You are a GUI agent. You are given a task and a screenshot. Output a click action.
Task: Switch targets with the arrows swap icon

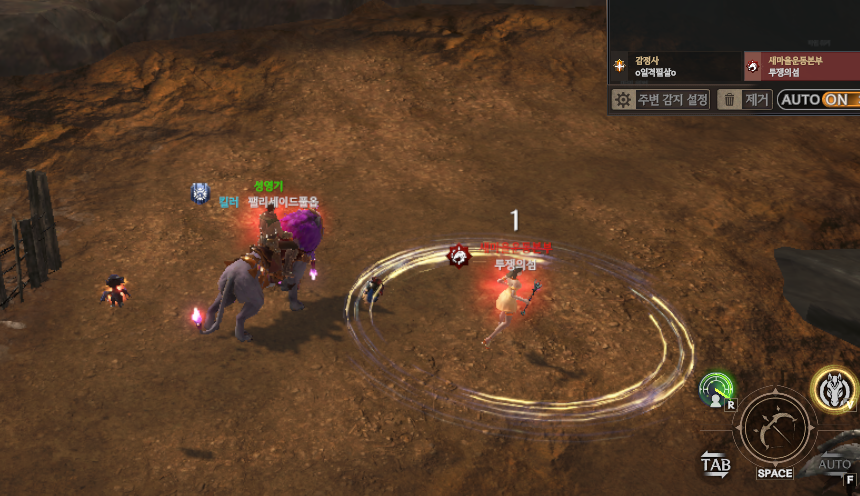click(x=716, y=464)
